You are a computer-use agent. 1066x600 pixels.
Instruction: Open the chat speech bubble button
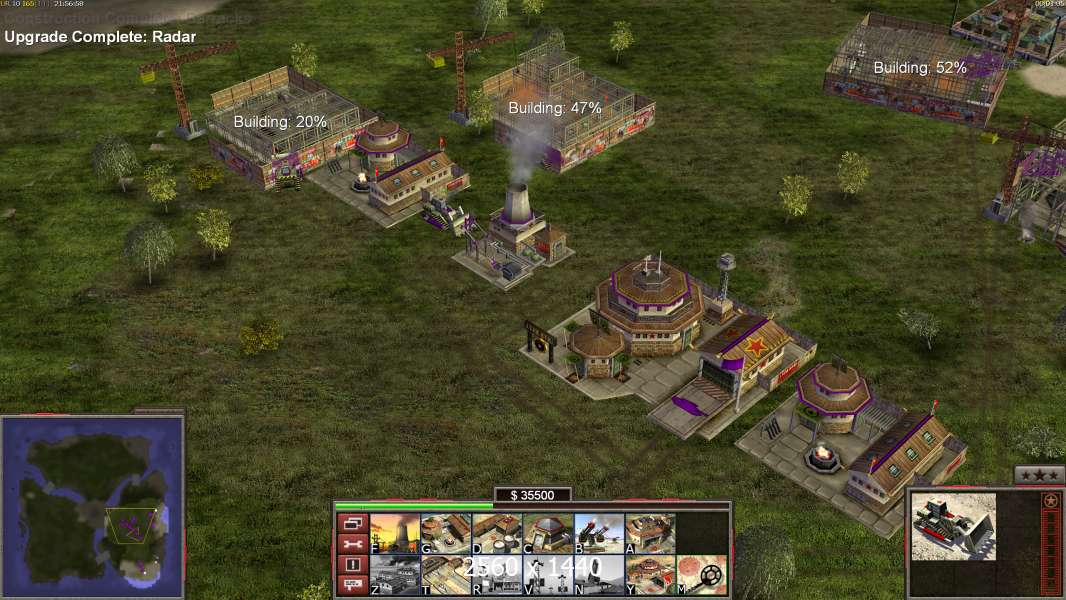coord(352,586)
